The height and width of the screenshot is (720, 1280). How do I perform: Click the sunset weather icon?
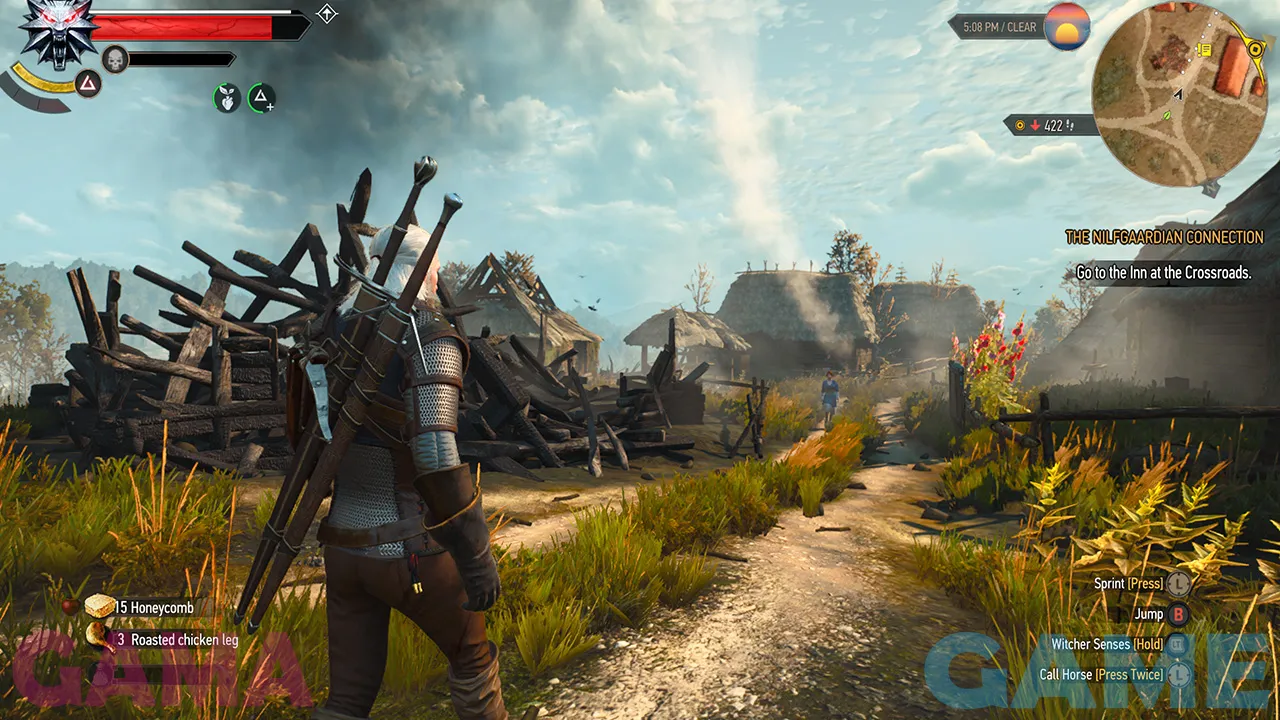pyautogui.click(x=1067, y=27)
